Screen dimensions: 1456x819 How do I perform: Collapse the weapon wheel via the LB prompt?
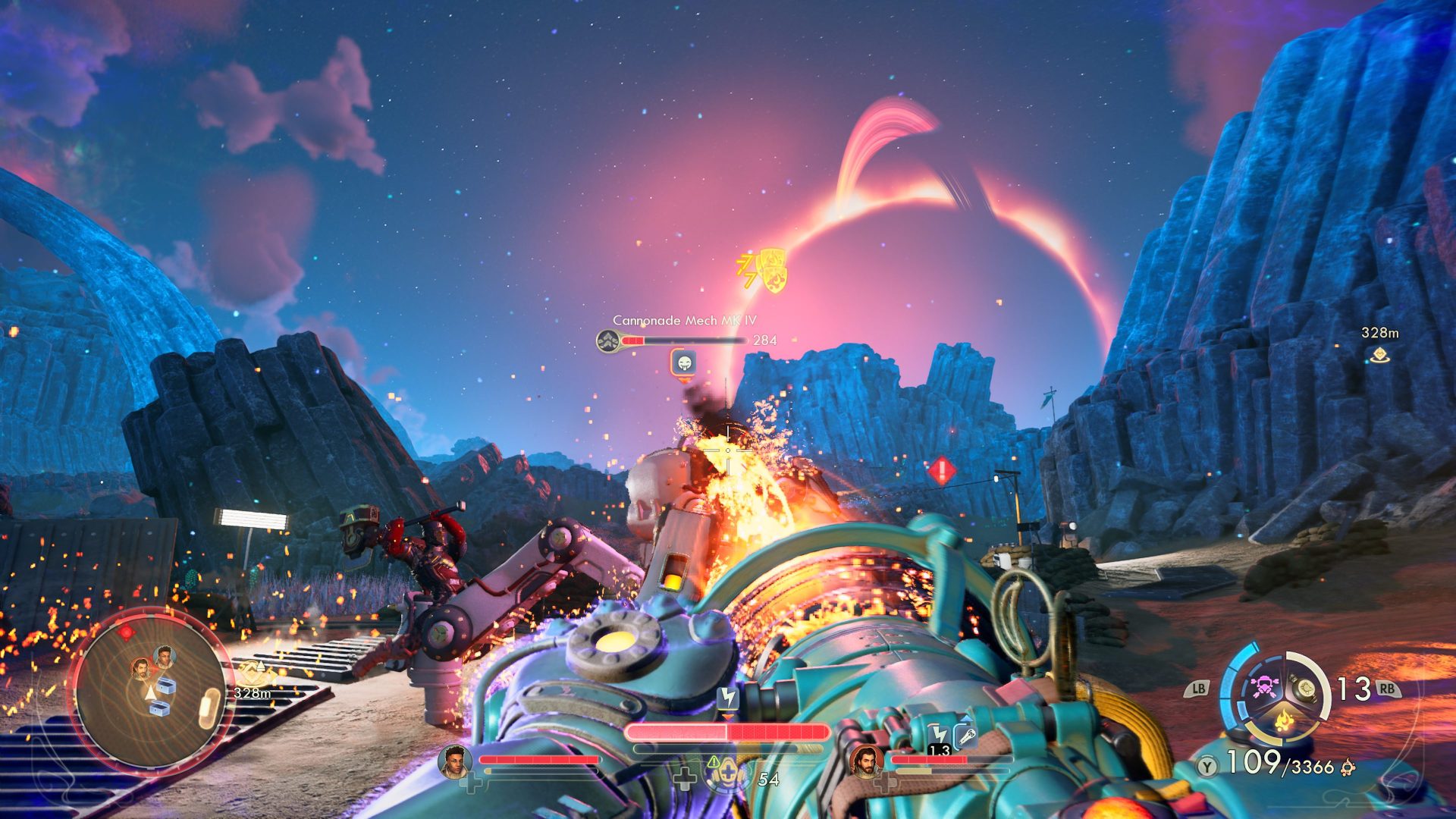[1198, 689]
